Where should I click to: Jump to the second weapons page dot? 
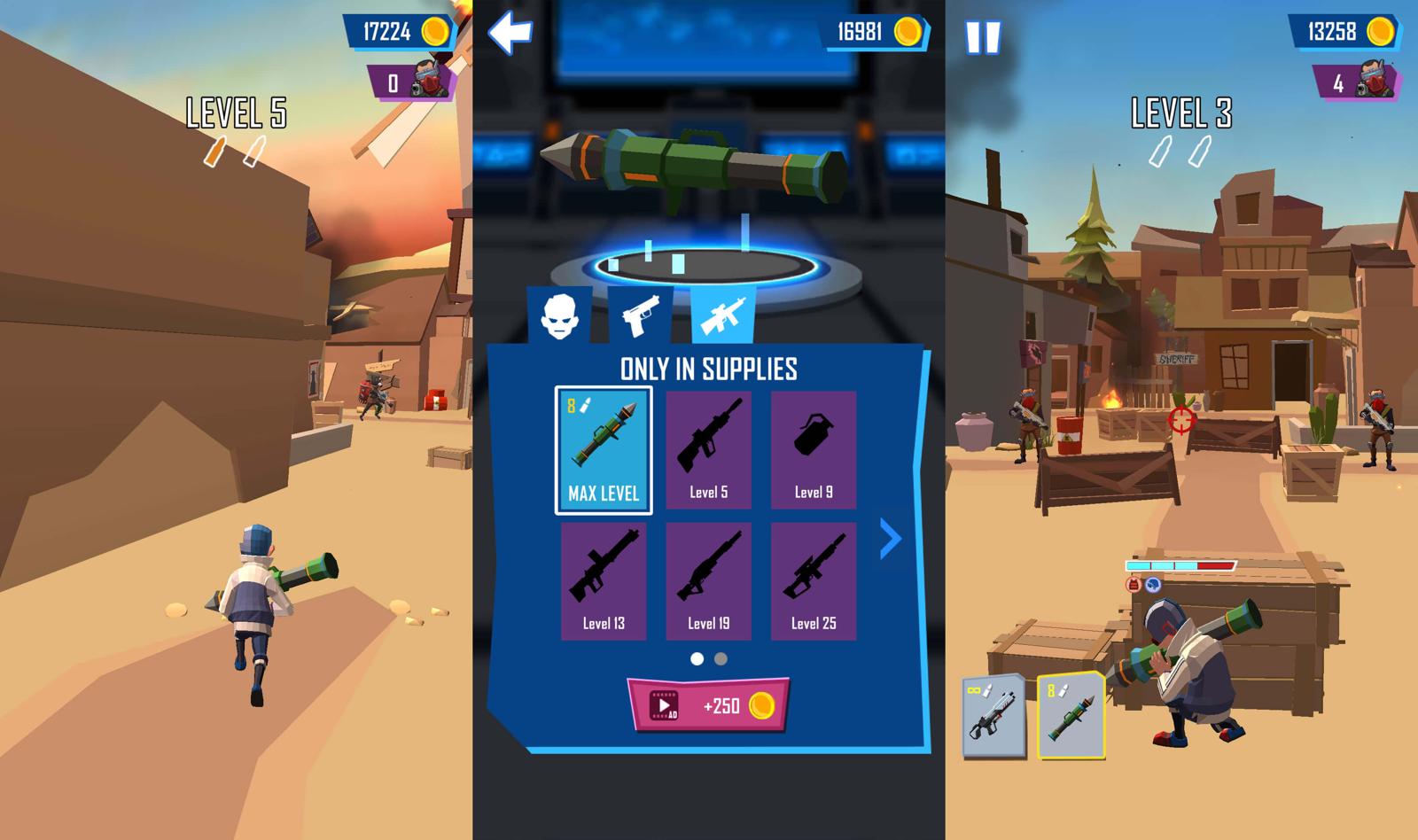click(721, 658)
